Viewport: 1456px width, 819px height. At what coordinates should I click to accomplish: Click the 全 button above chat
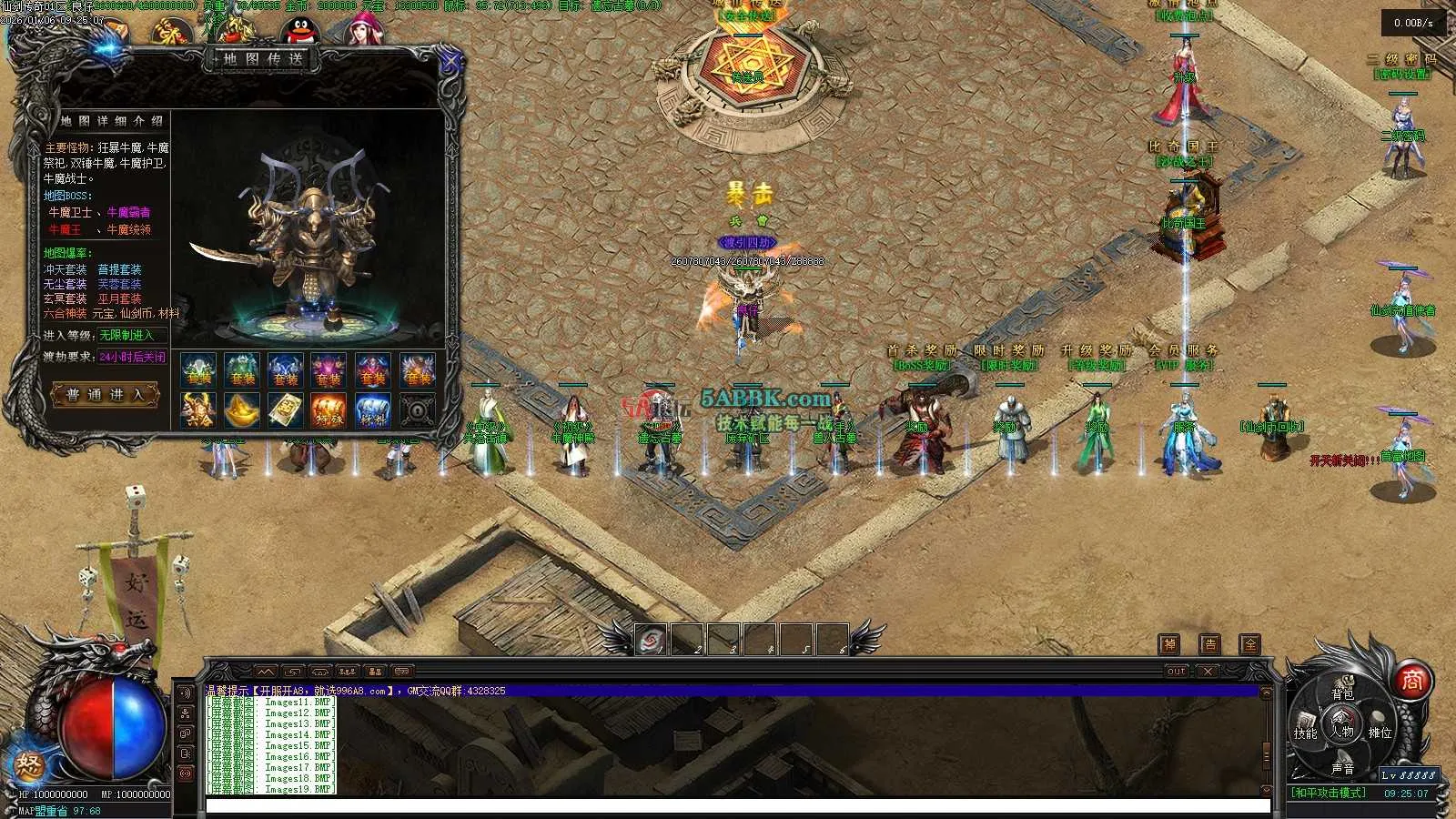[1250, 644]
